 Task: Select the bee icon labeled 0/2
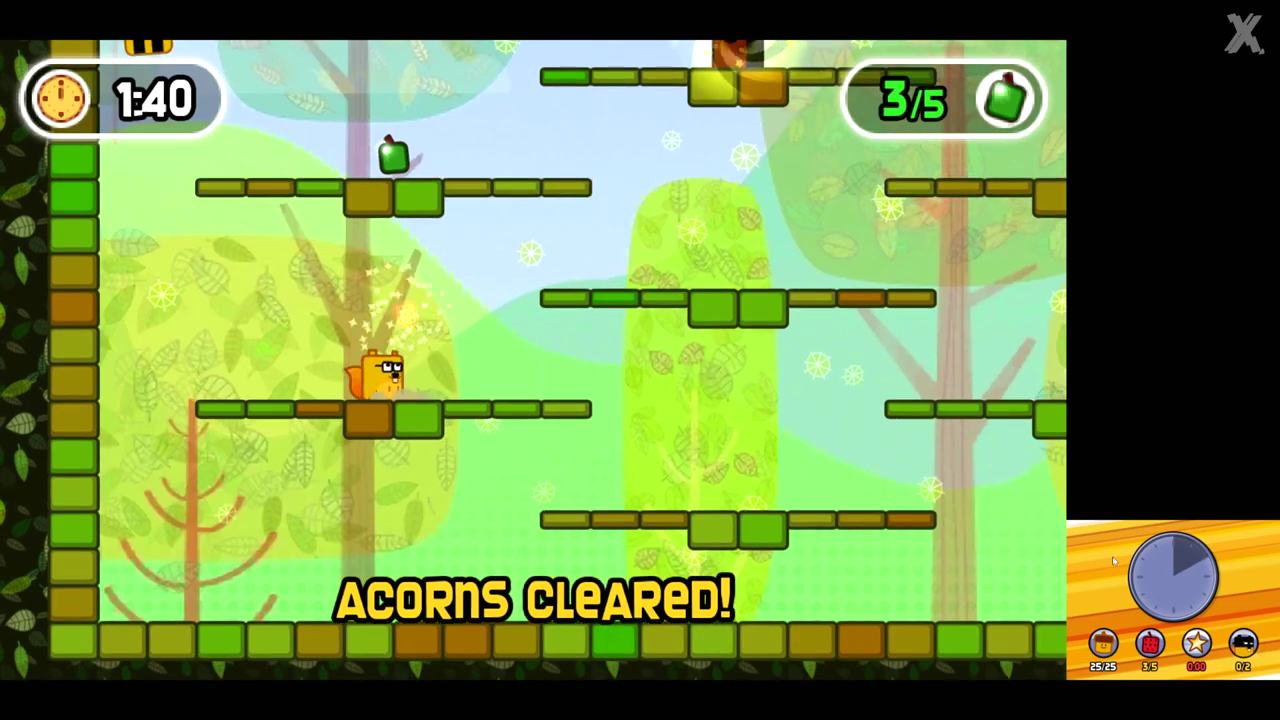[1243, 644]
